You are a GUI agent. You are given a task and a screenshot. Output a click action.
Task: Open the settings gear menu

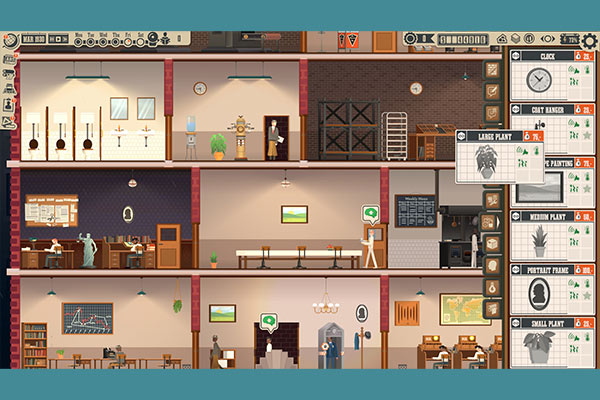[589, 40]
